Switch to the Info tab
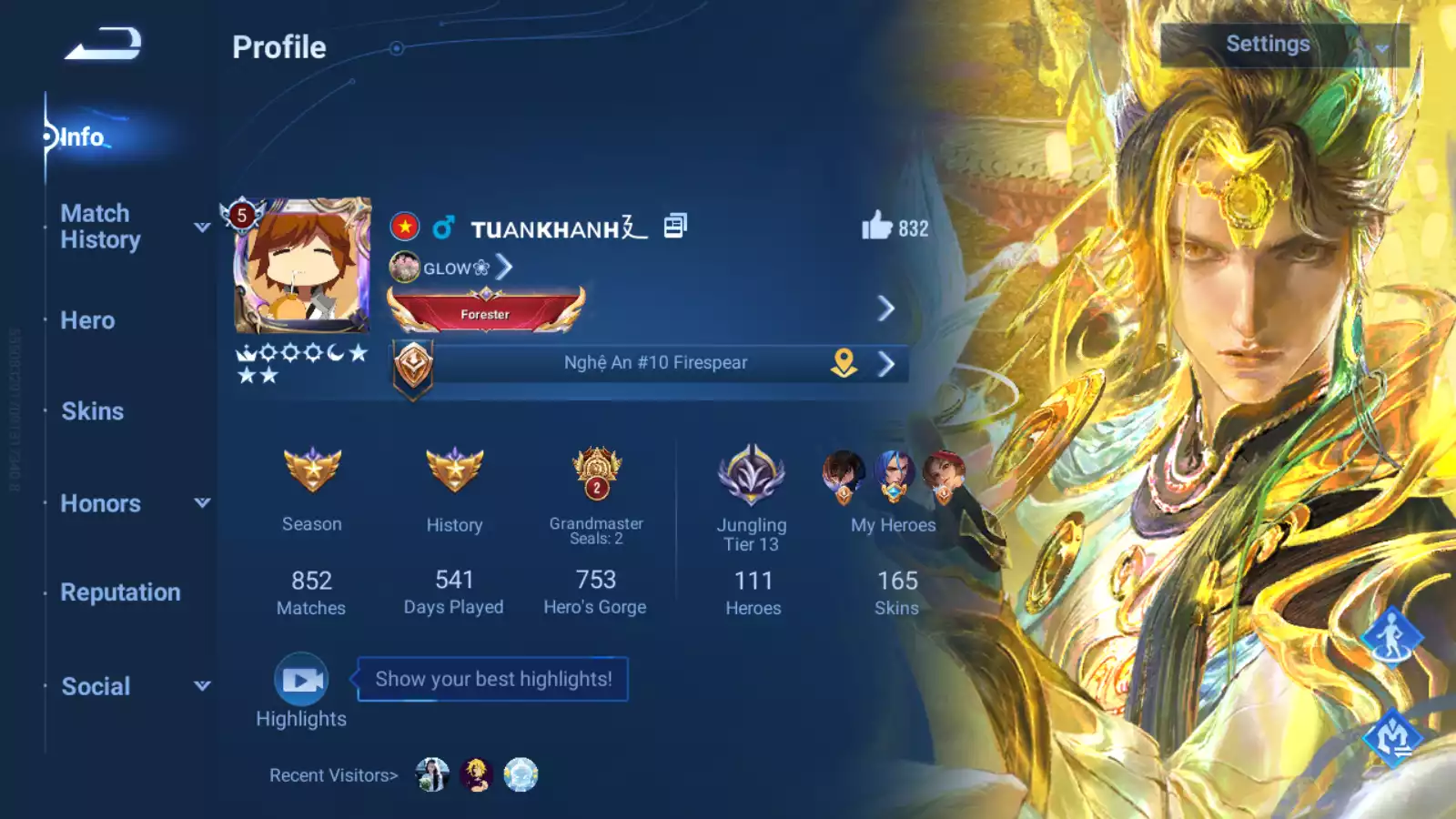The height and width of the screenshot is (819, 1456). (x=82, y=137)
